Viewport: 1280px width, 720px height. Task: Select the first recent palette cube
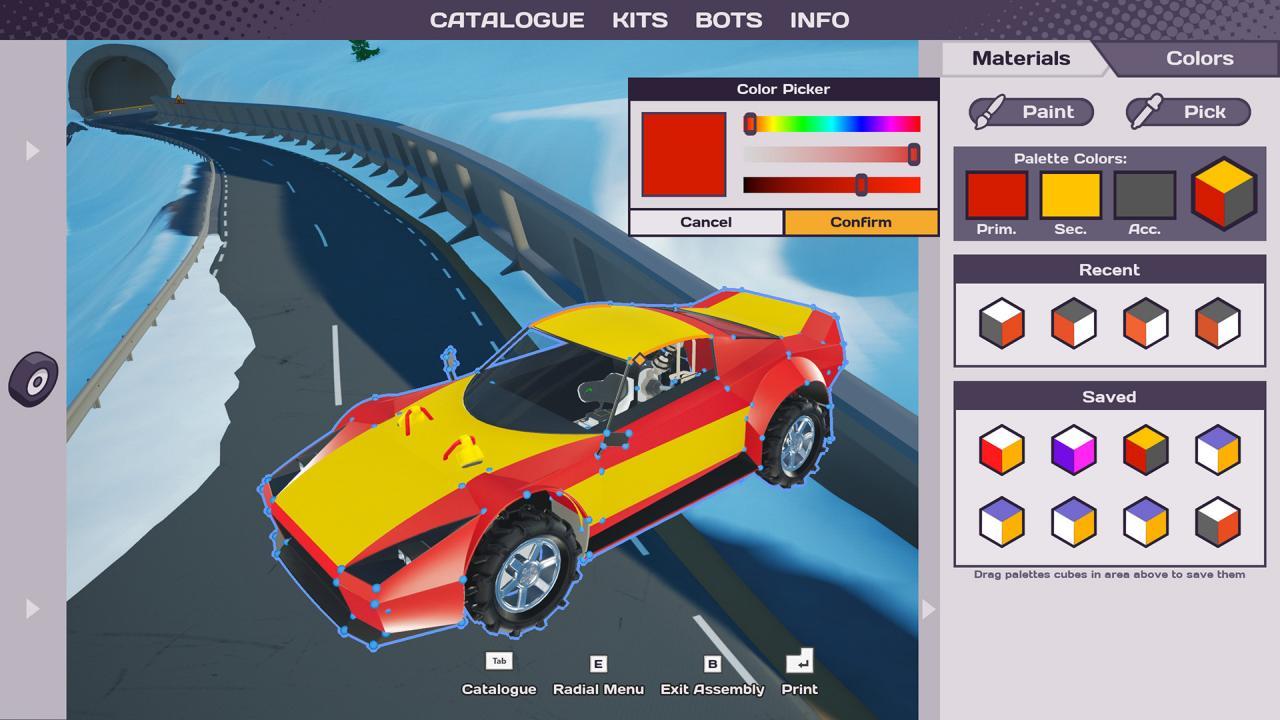click(1001, 323)
